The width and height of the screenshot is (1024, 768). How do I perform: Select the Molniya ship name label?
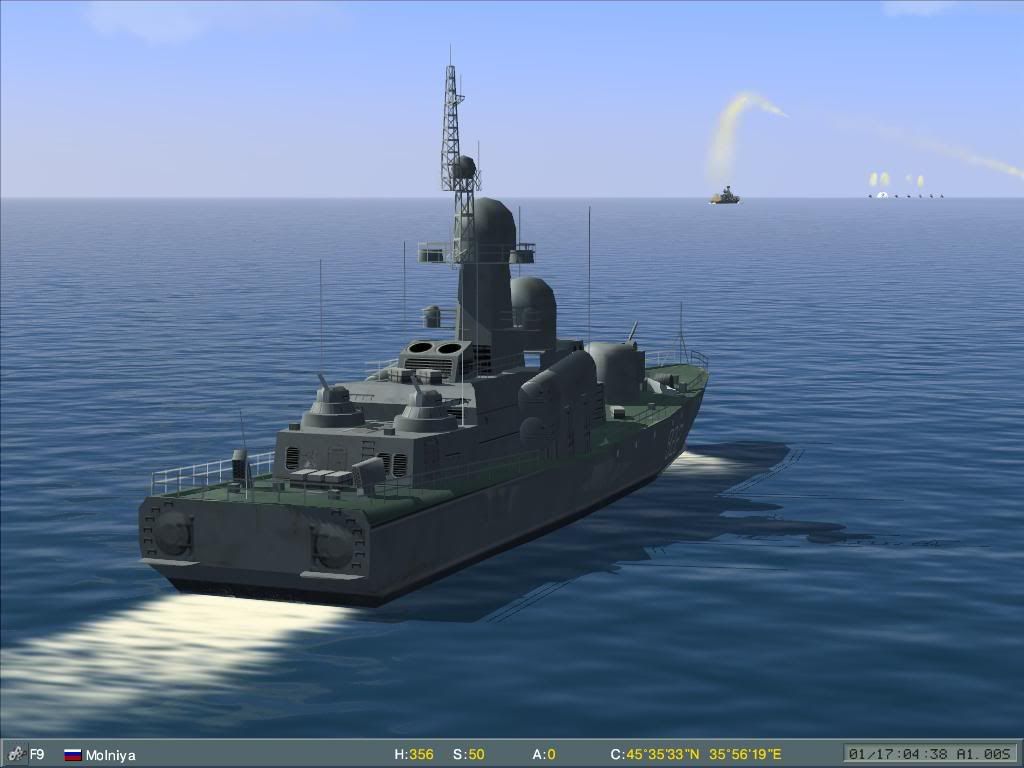[x=110, y=755]
